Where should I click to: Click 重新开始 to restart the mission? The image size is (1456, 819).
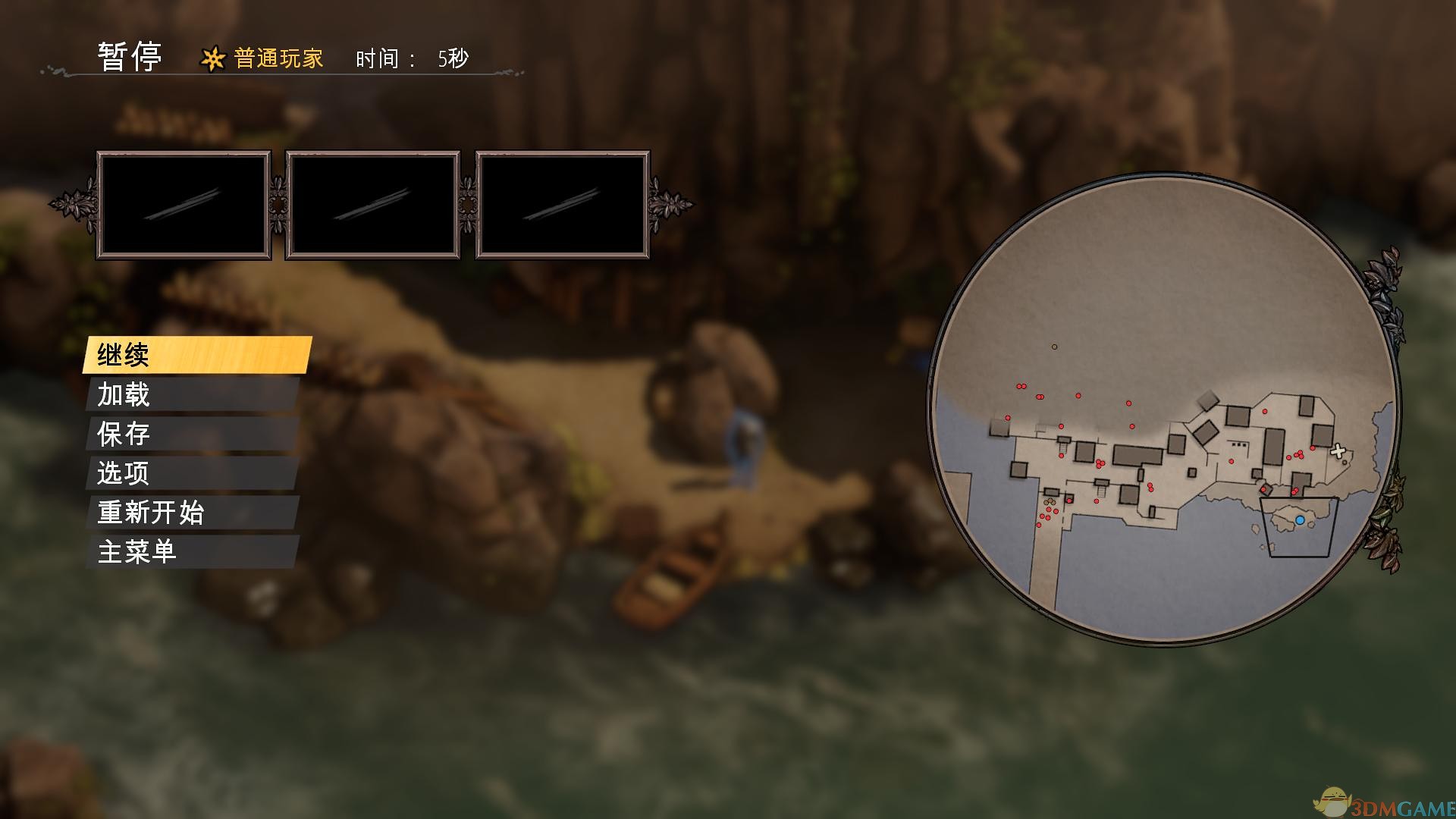[x=193, y=513]
